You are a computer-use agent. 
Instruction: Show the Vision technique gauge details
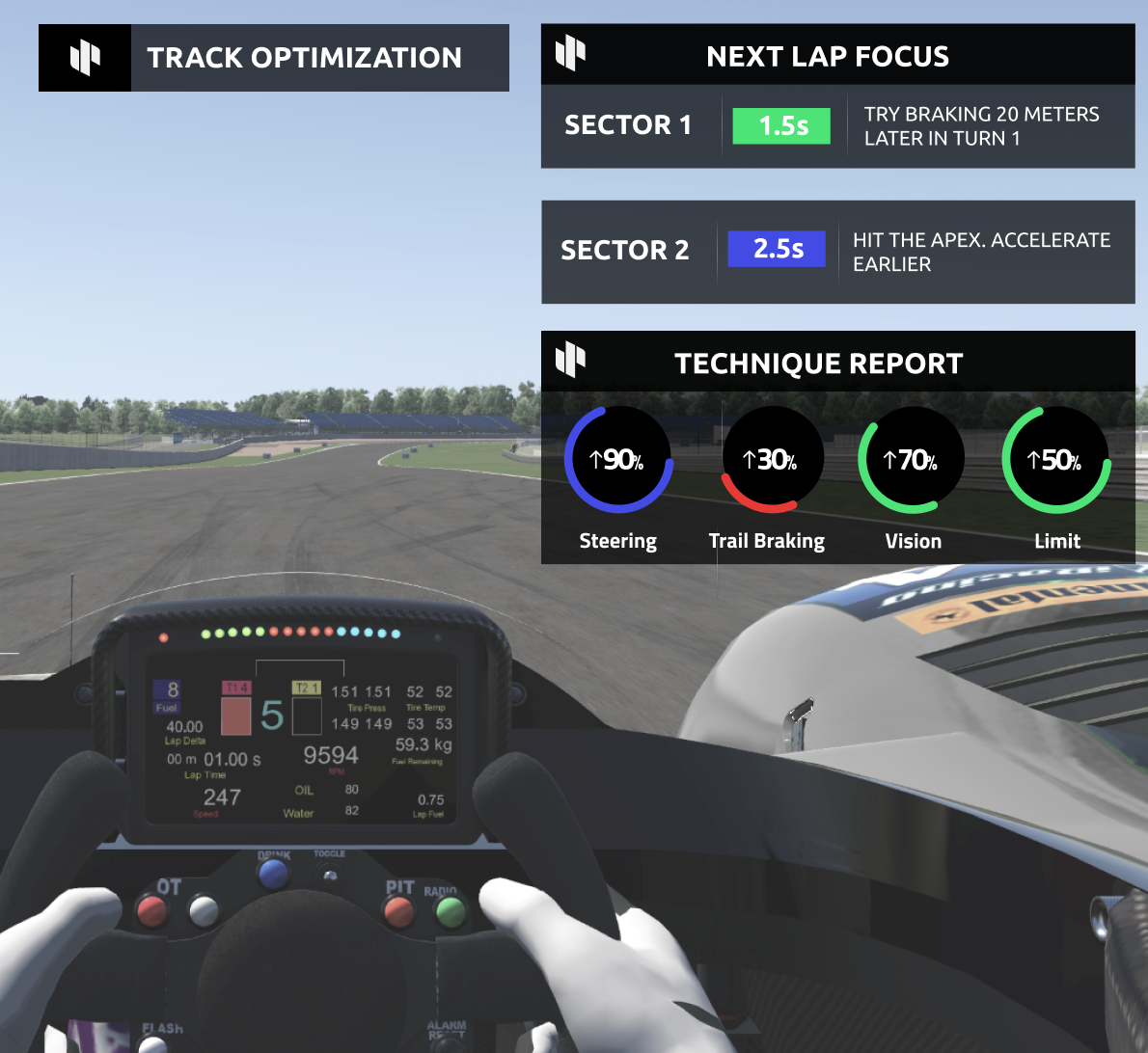click(911, 460)
